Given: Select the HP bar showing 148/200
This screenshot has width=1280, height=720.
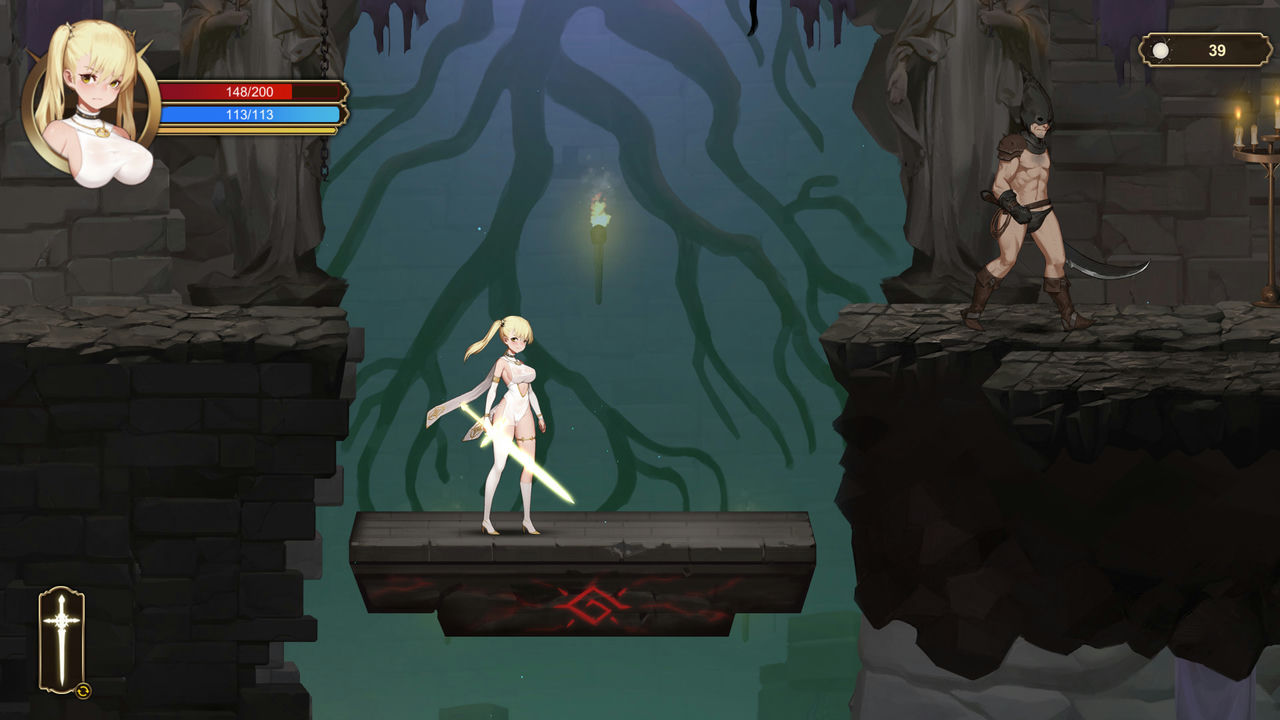Looking at the screenshot, I should (250, 91).
